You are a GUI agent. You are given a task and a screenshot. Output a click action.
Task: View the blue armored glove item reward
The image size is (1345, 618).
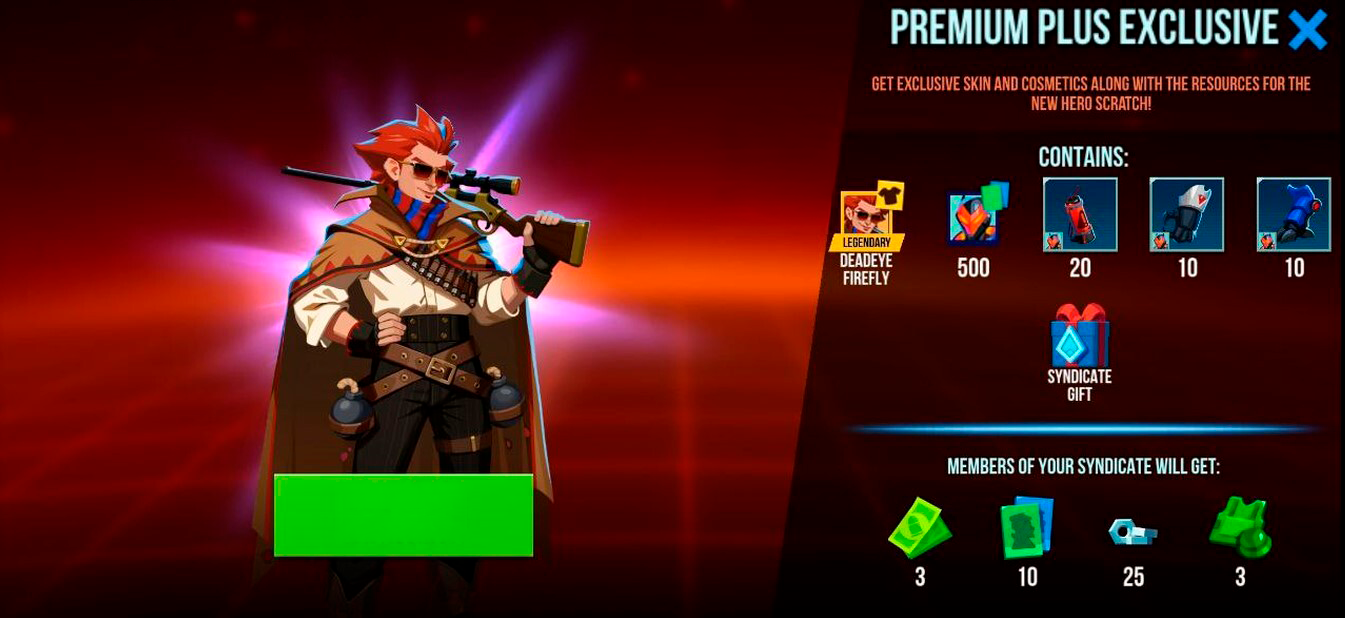1294,215
